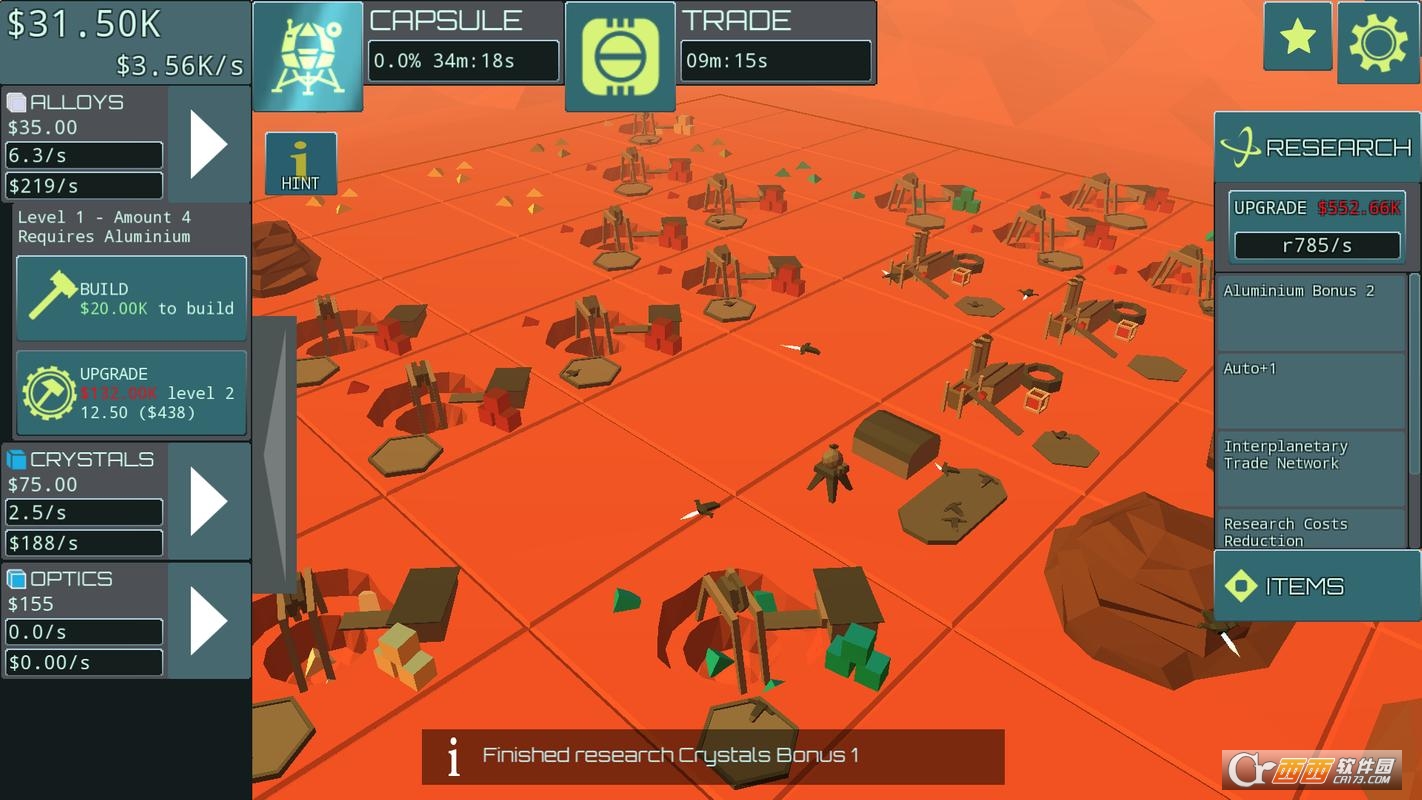The width and height of the screenshot is (1422, 800).
Task: Click BUILD to spend $20.00K
Action: [130, 296]
